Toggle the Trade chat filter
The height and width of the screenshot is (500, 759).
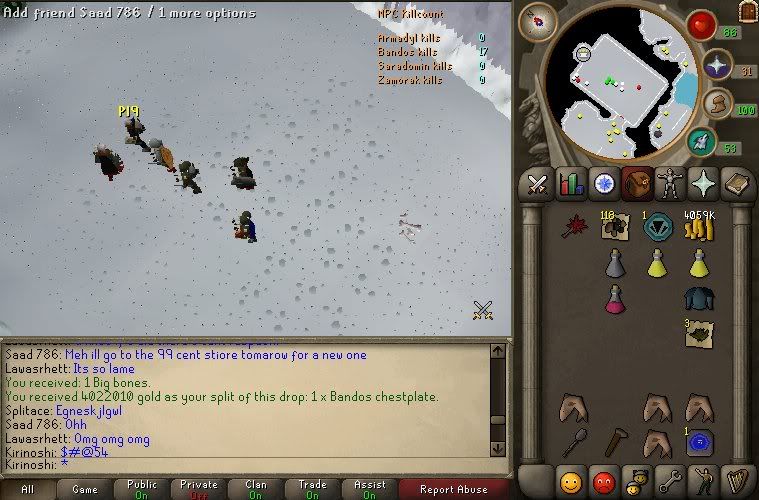(x=313, y=489)
